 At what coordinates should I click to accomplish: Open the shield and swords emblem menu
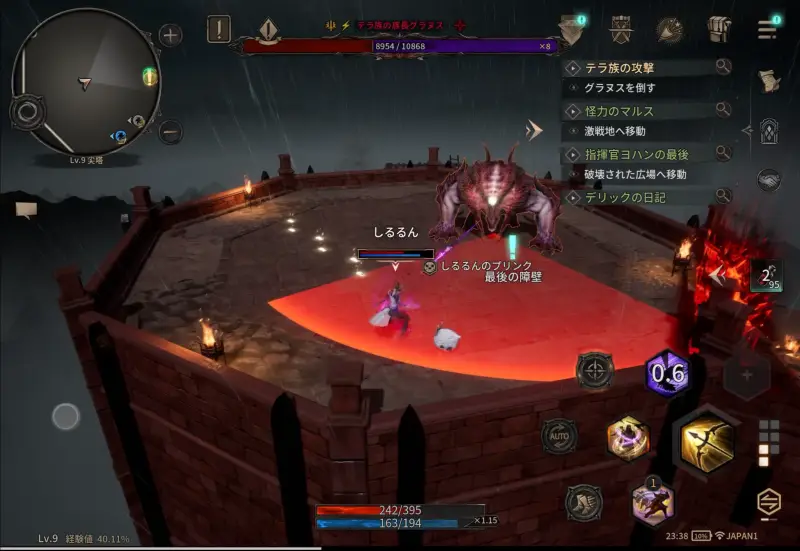(x=620, y=29)
